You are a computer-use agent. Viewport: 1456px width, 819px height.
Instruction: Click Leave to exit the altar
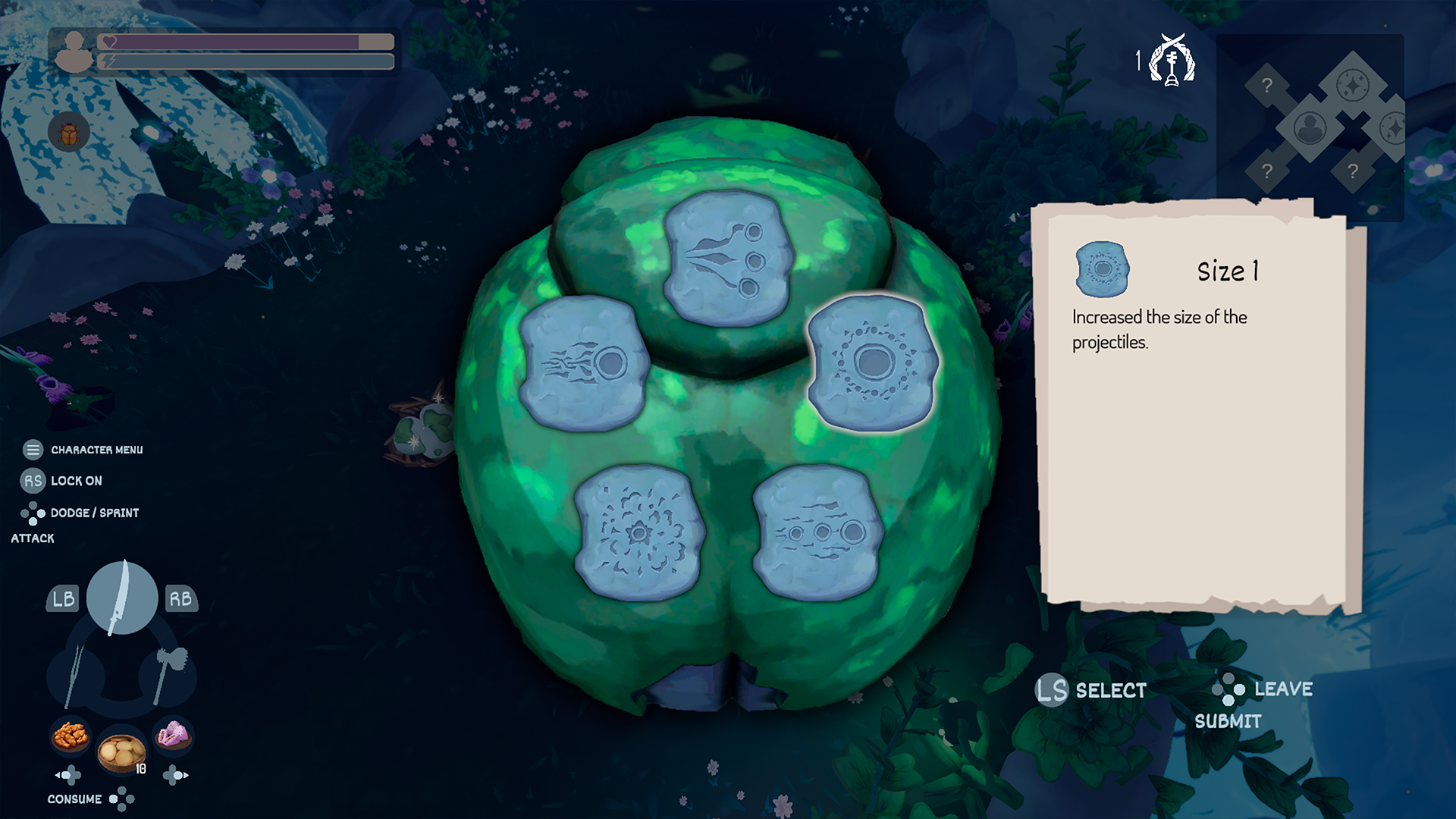point(1281,690)
